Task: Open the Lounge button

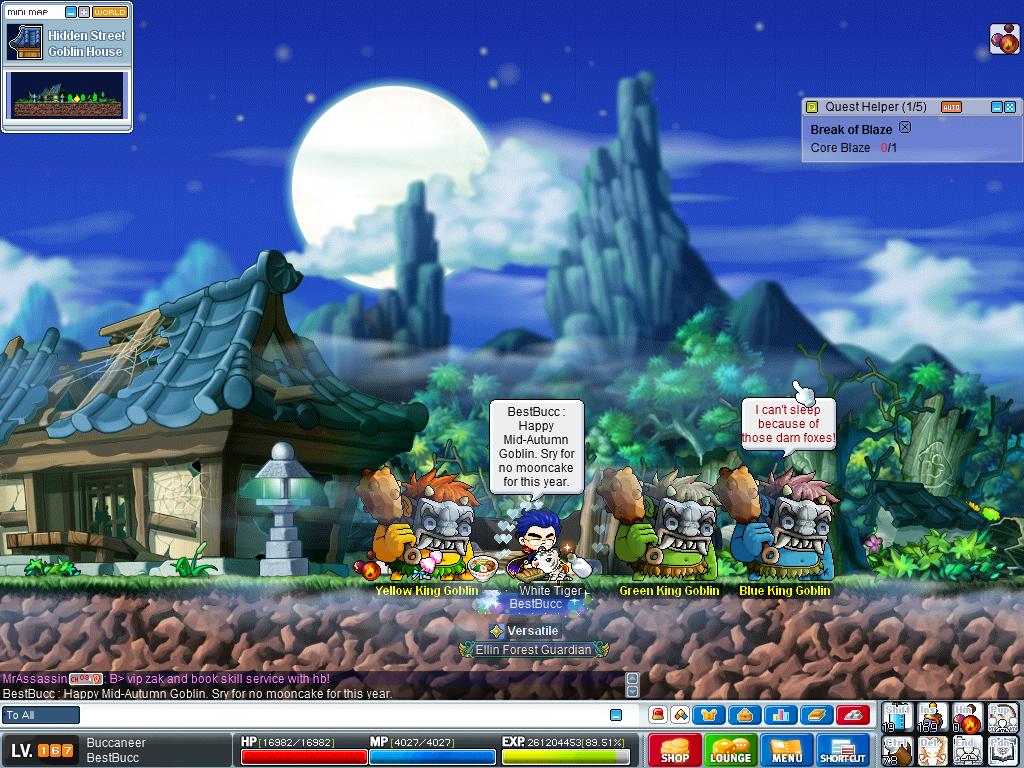Action: pyautogui.click(x=730, y=750)
